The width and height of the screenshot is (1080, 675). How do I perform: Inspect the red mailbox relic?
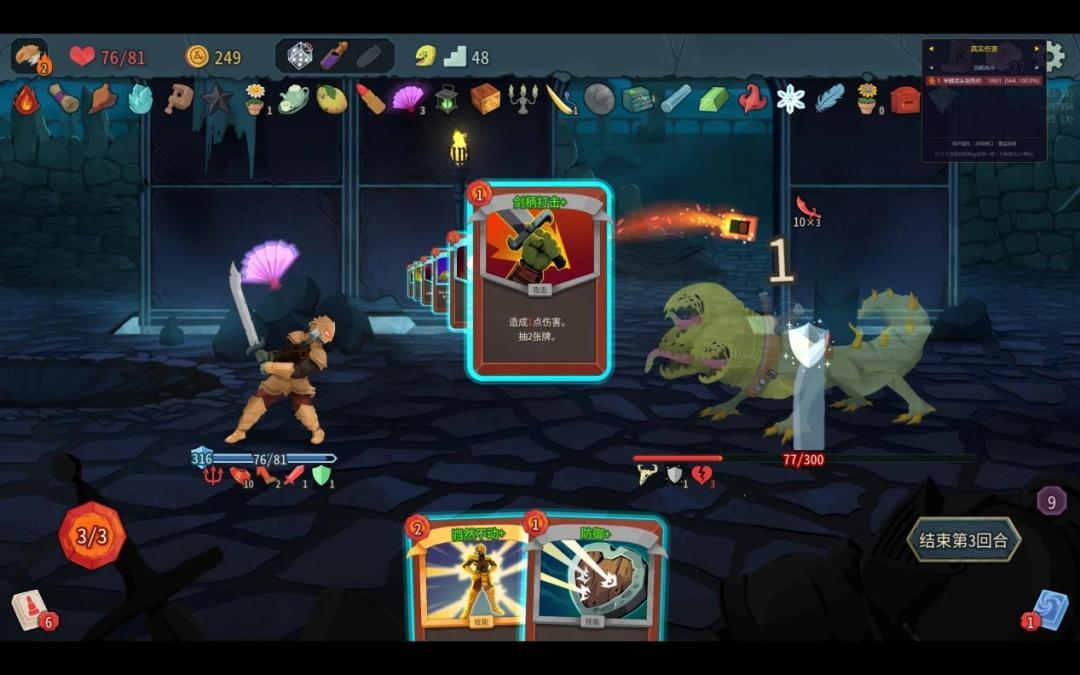coord(905,99)
